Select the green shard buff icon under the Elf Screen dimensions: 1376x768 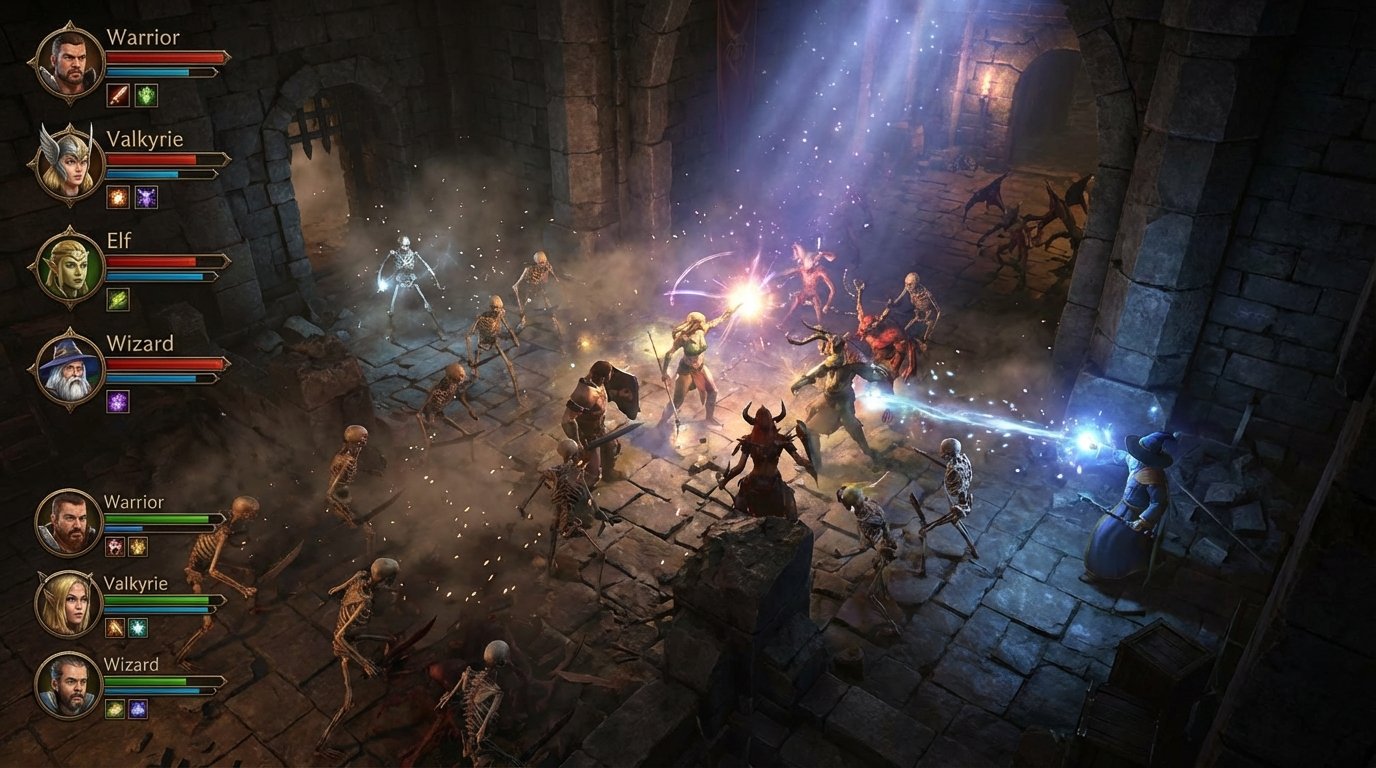(117, 301)
